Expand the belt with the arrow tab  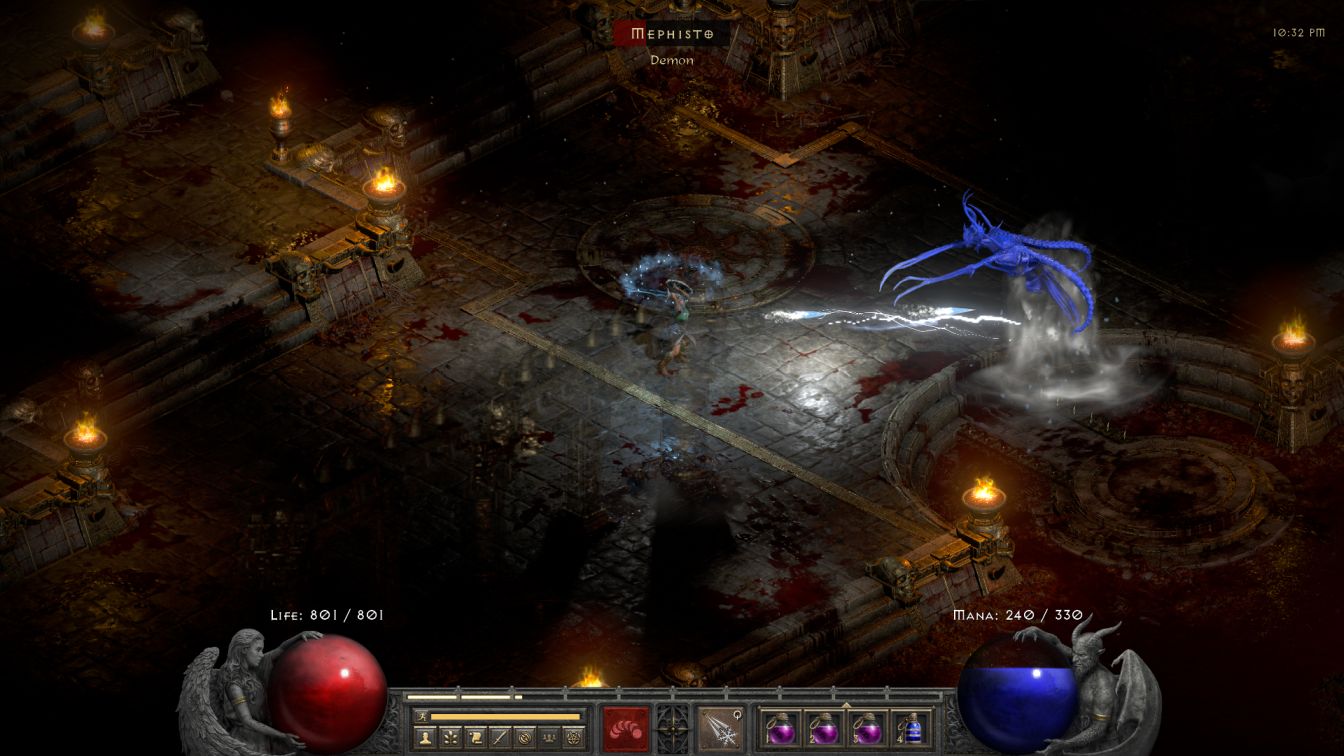(846, 704)
